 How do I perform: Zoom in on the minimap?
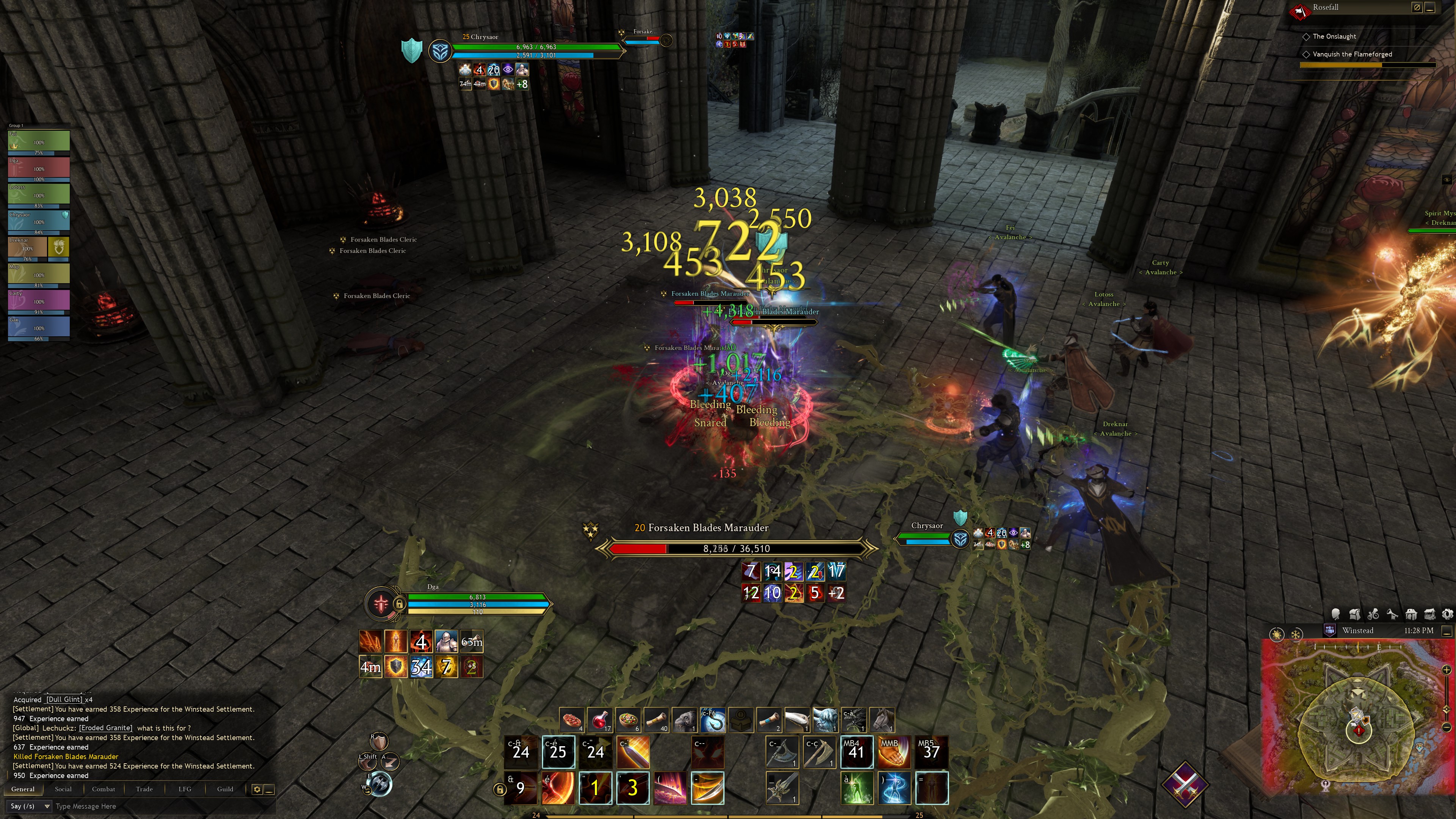(1447, 670)
